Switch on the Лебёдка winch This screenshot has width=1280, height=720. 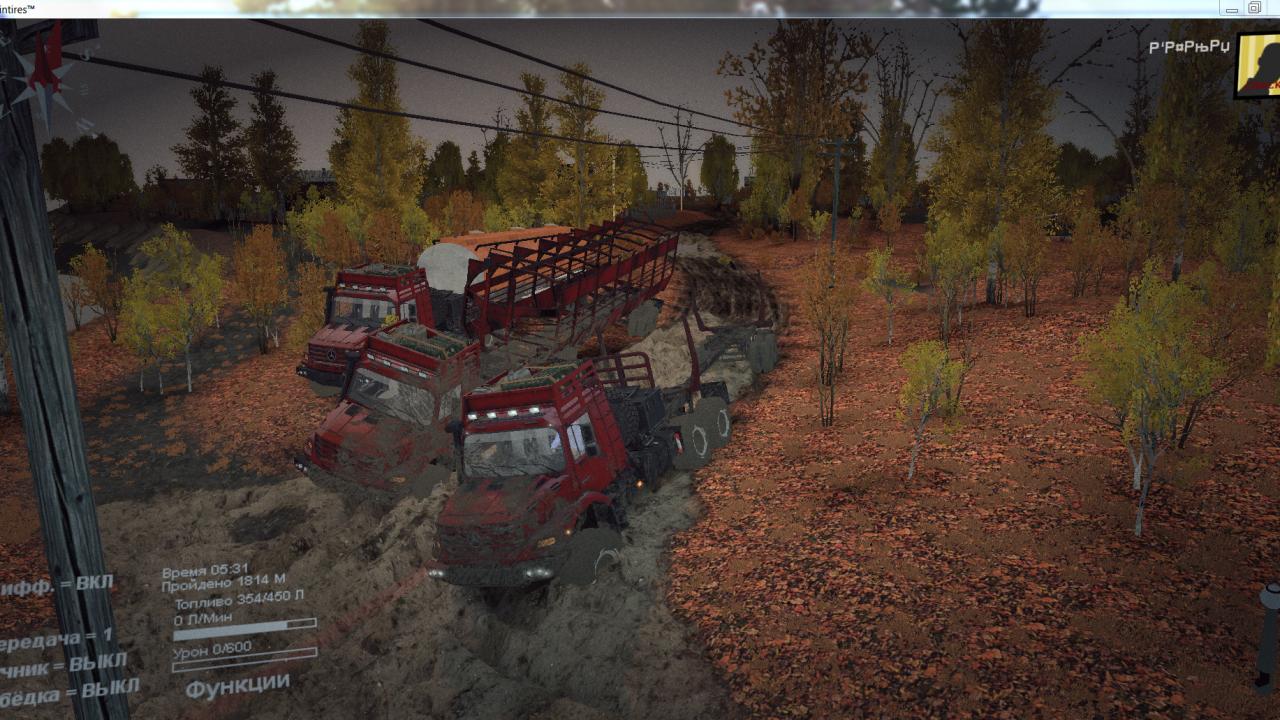click(x=69, y=691)
